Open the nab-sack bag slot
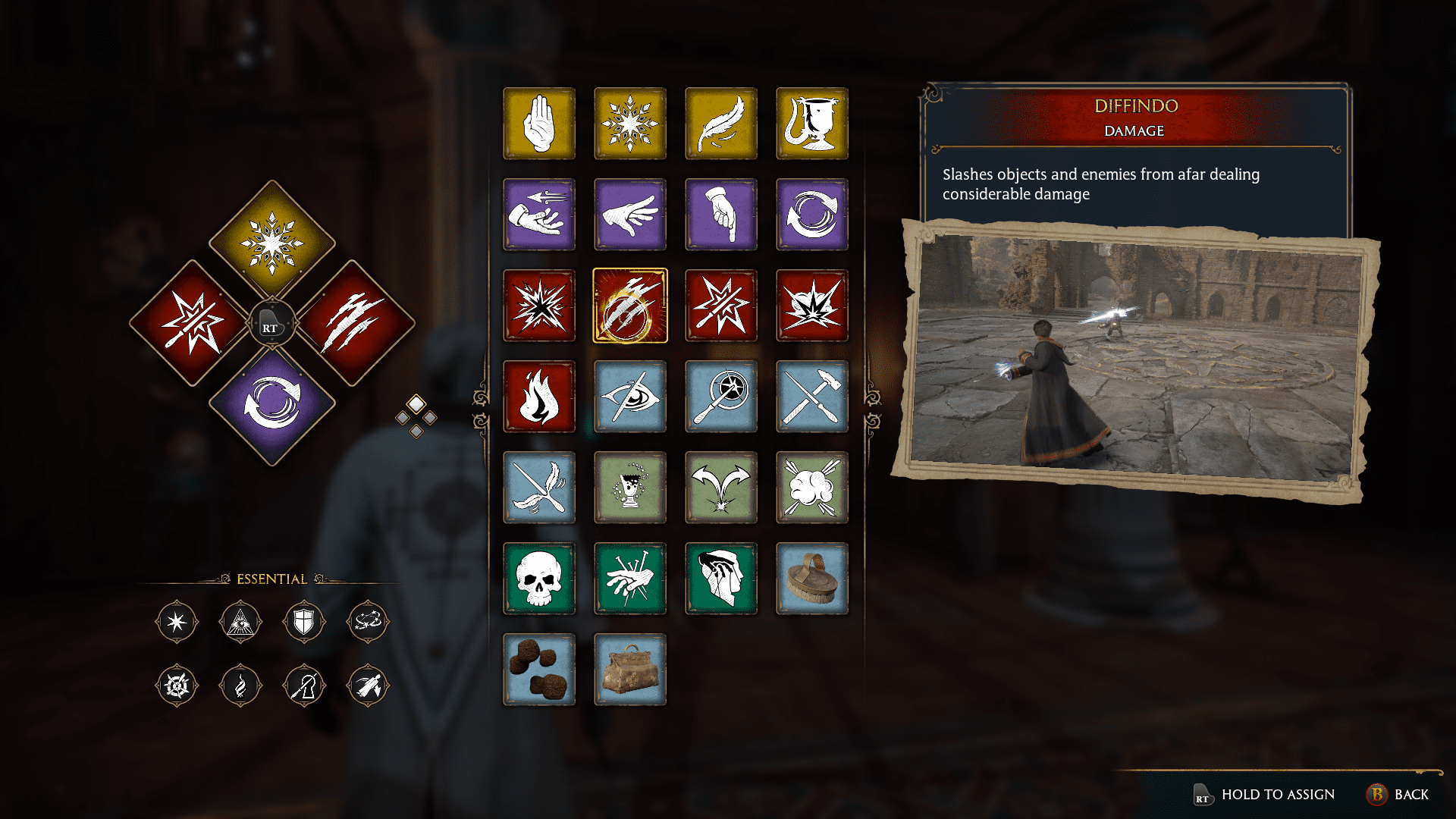 pos(630,670)
